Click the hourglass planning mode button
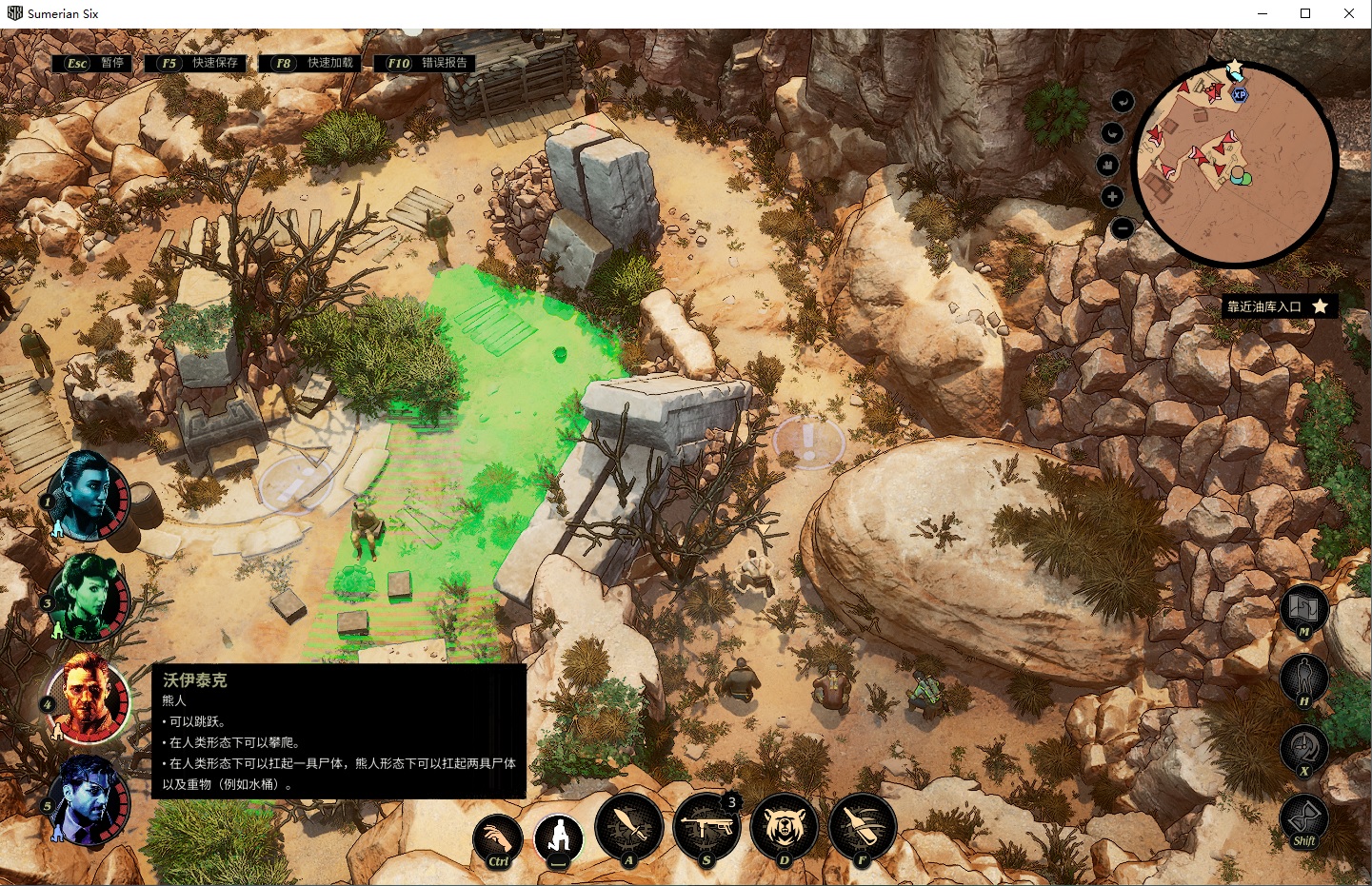The width and height of the screenshot is (1372, 886). click(x=1303, y=817)
